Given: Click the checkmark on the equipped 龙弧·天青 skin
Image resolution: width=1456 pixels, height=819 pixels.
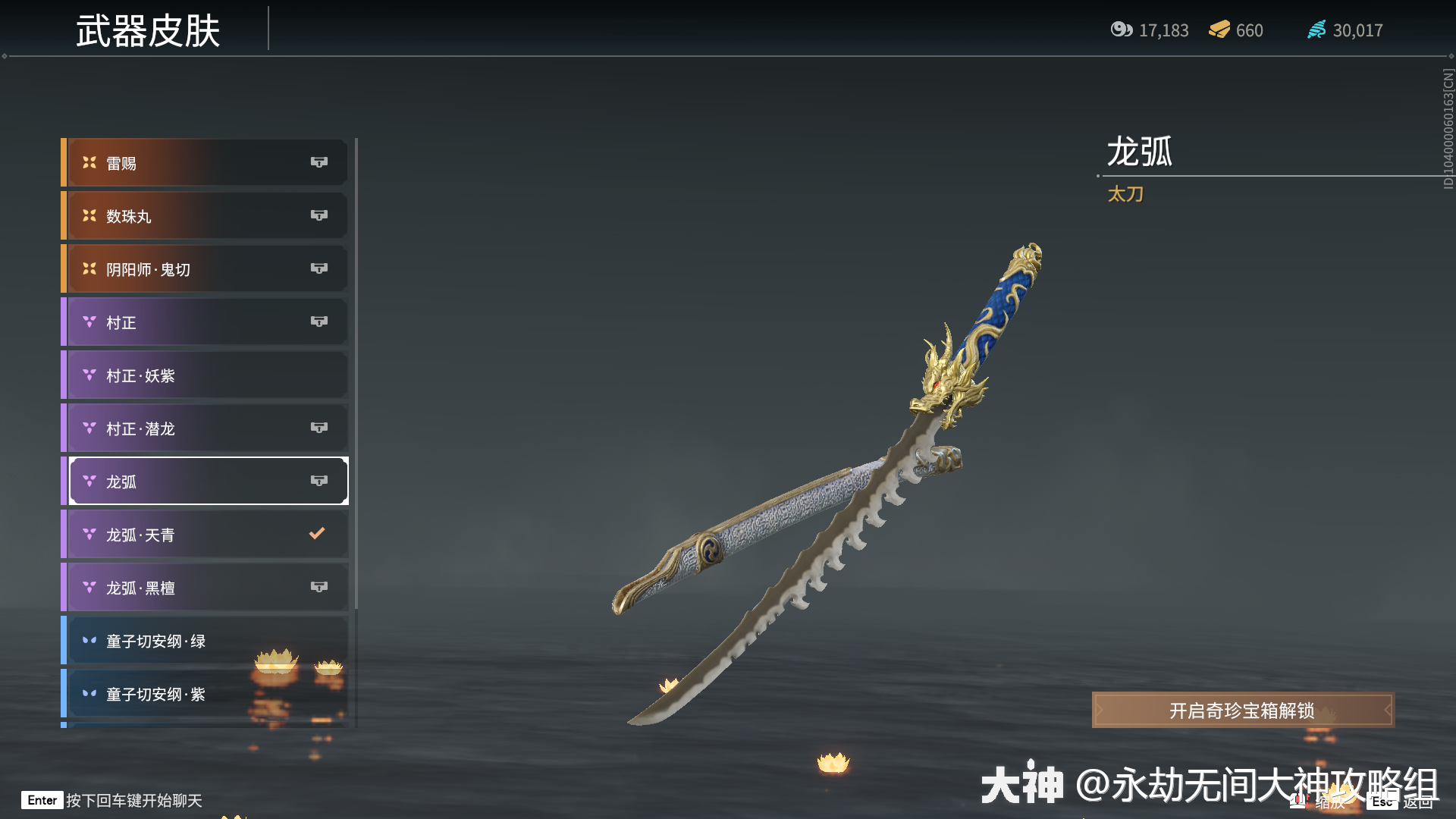Looking at the screenshot, I should [x=317, y=533].
